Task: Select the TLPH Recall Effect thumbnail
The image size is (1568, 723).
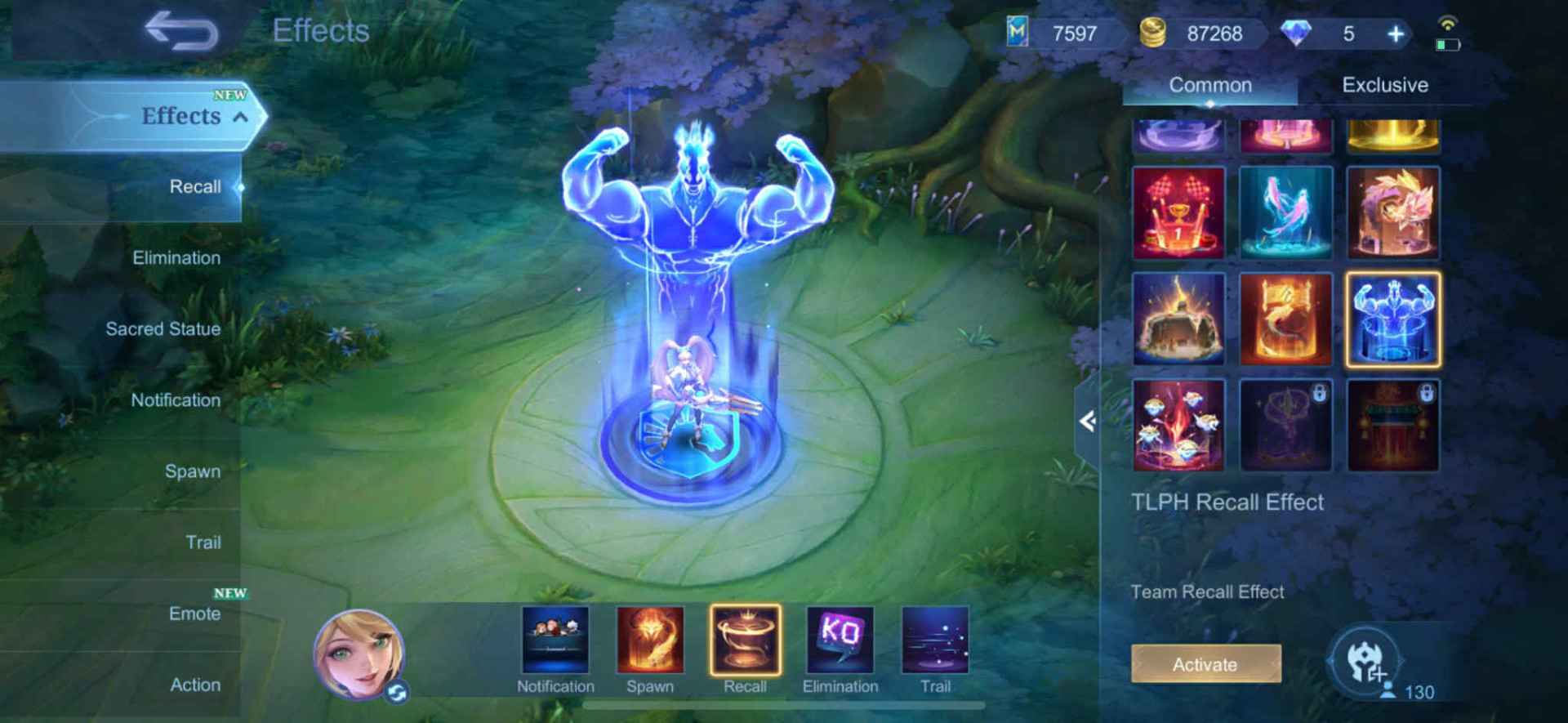Action: point(1394,319)
